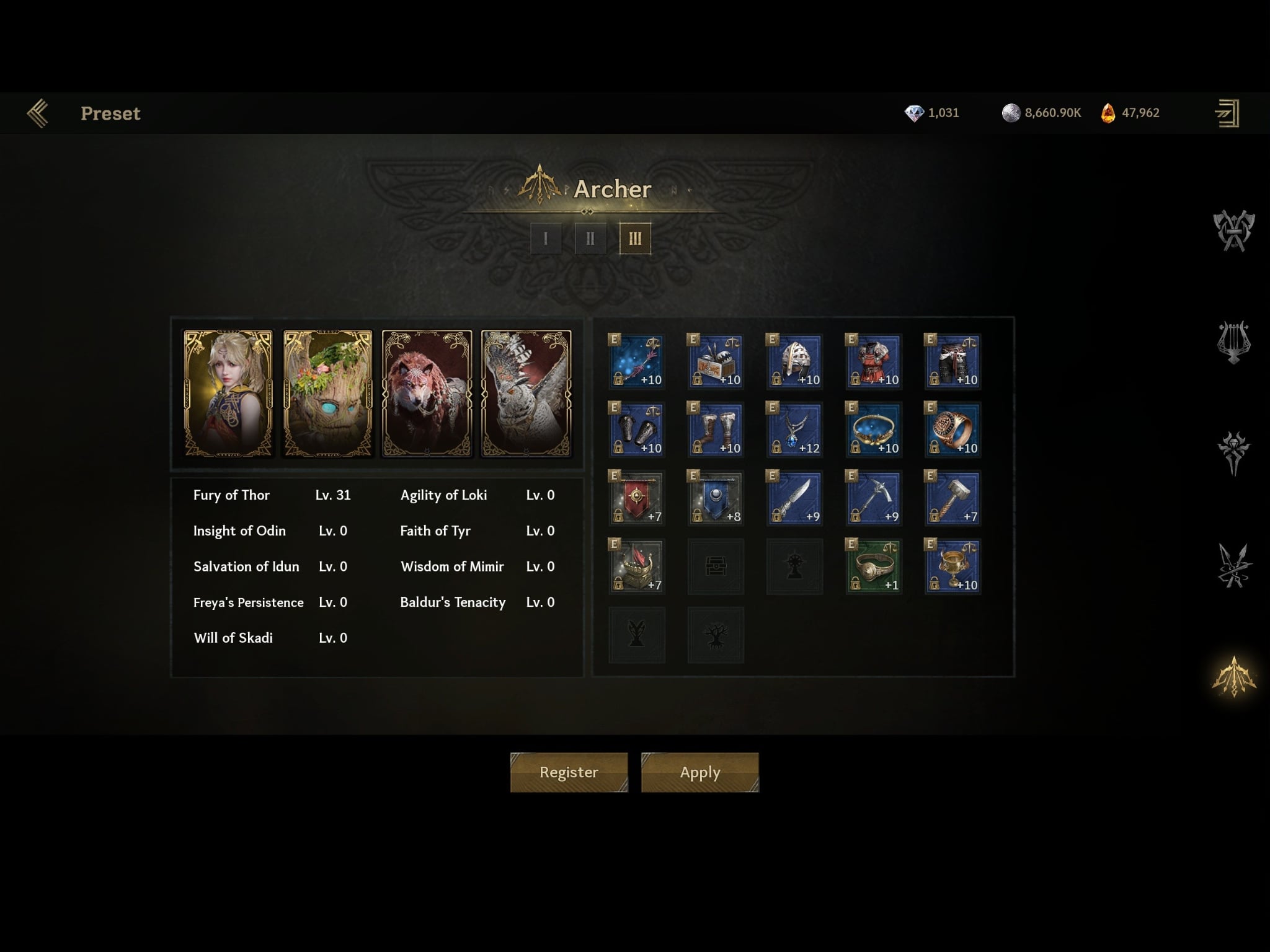Click the +10 red chest armor slot
The height and width of the screenshot is (952, 1270).
[x=873, y=361]
